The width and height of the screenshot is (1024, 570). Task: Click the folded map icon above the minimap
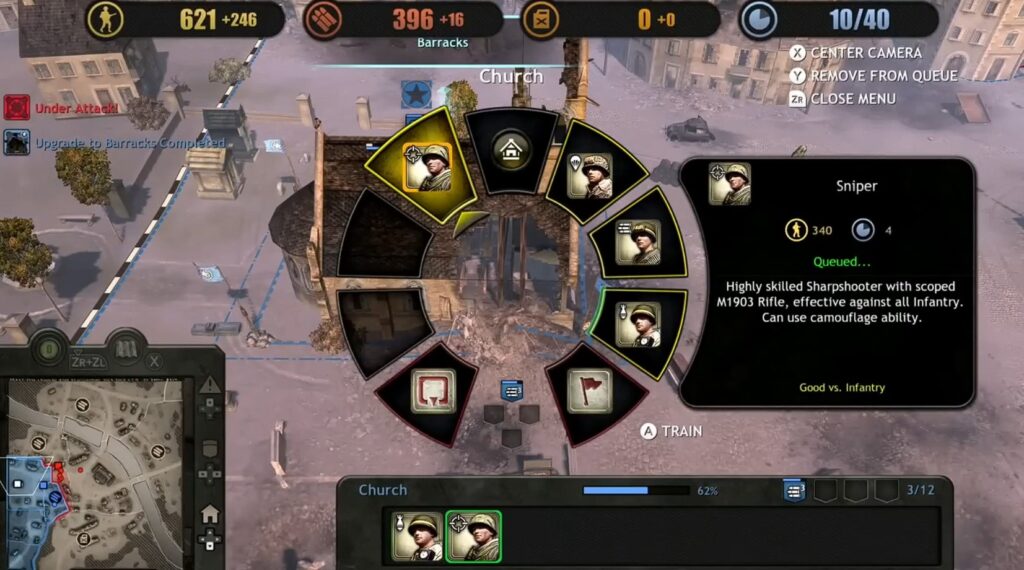pos(126,350)
